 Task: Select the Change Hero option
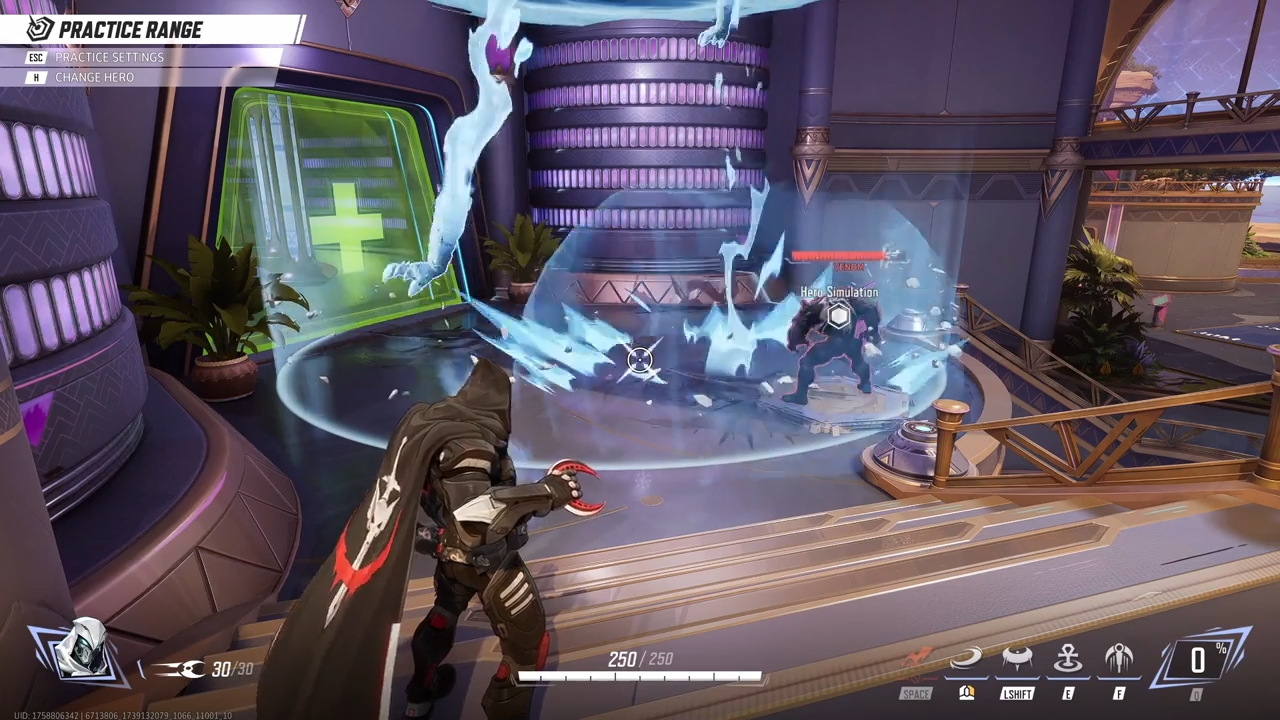coord(93,77)
